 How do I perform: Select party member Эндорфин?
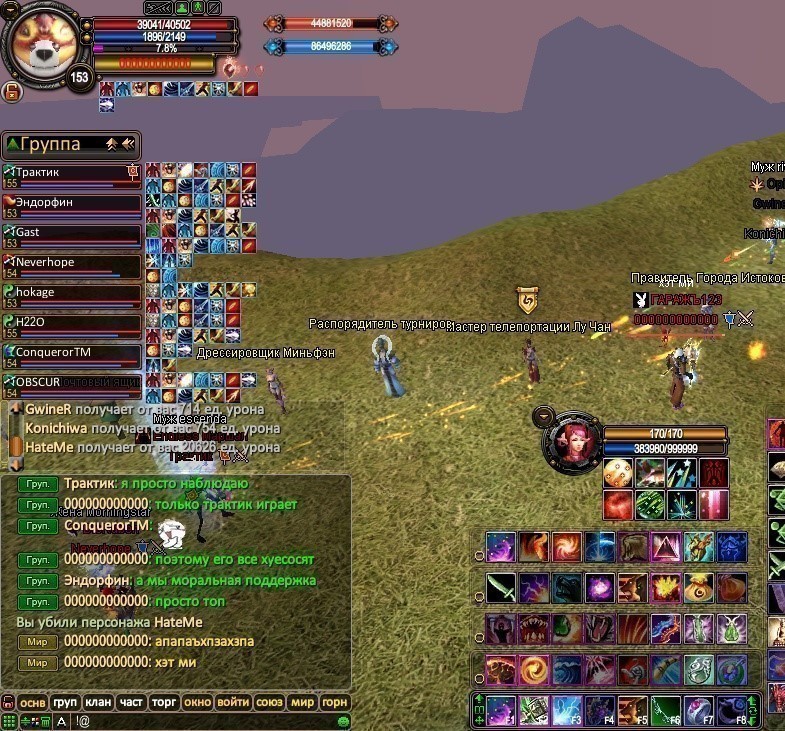pyautogui.click(x=72, y=203)
